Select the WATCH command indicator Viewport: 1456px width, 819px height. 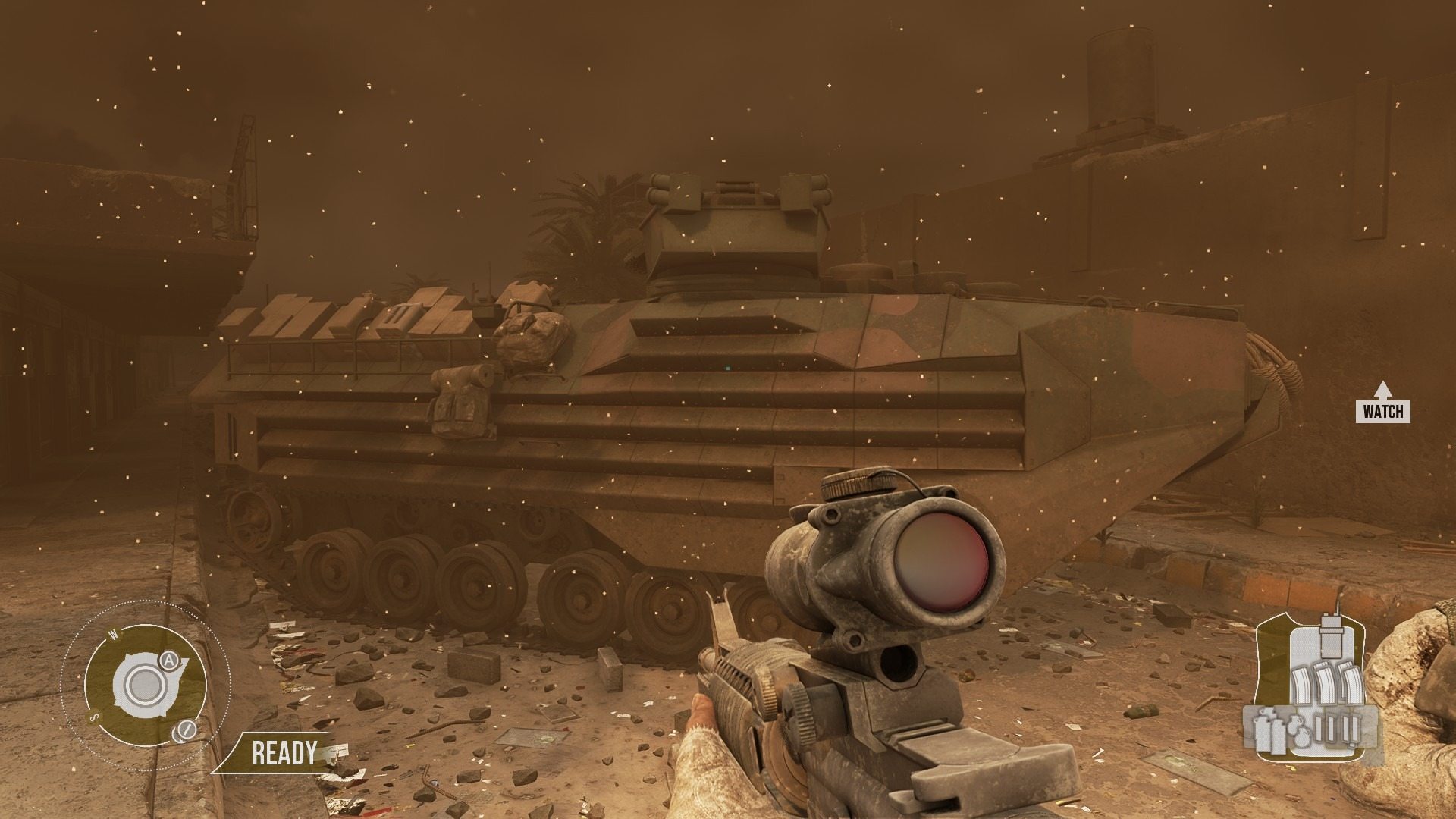(x=1383, y=412)
